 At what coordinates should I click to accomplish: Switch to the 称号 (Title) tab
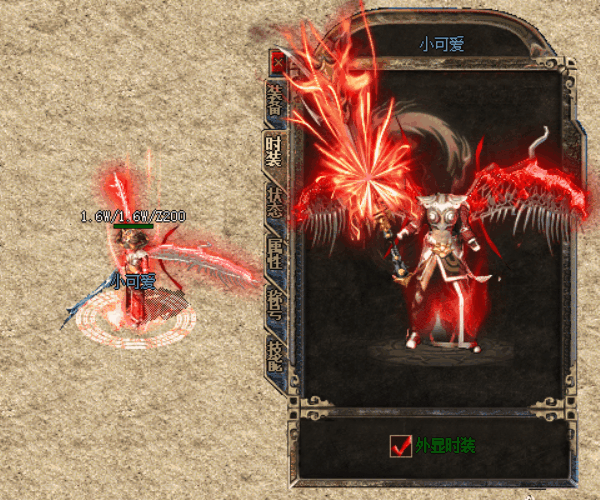[275, 306]
